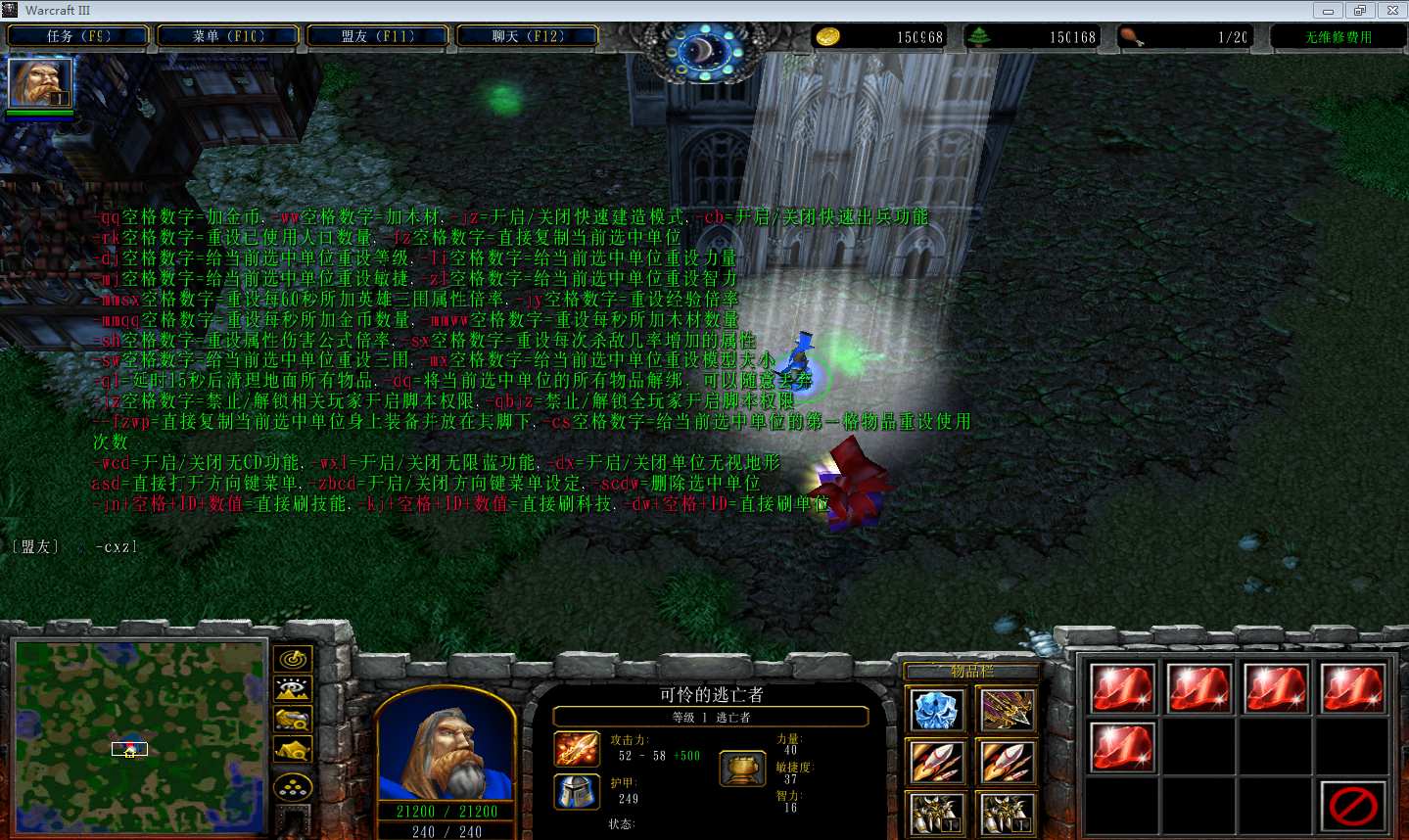This screenshot has height=840, width=1409.
Task: Select the hero icon in the top-left corner
Action: [x=40, y=83]
